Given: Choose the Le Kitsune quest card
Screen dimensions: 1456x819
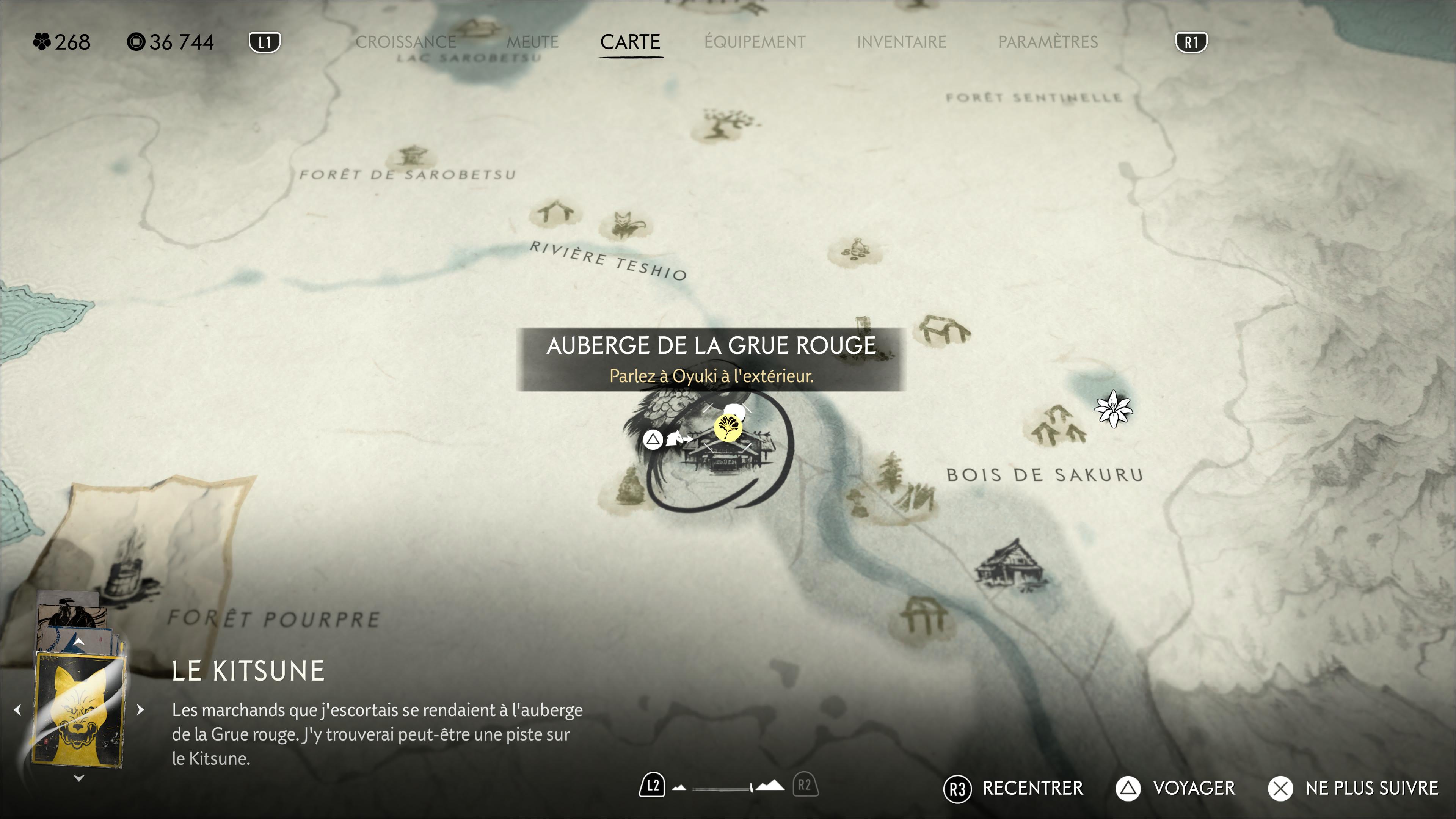Looking at the screenshot, I should pos(79,710).
